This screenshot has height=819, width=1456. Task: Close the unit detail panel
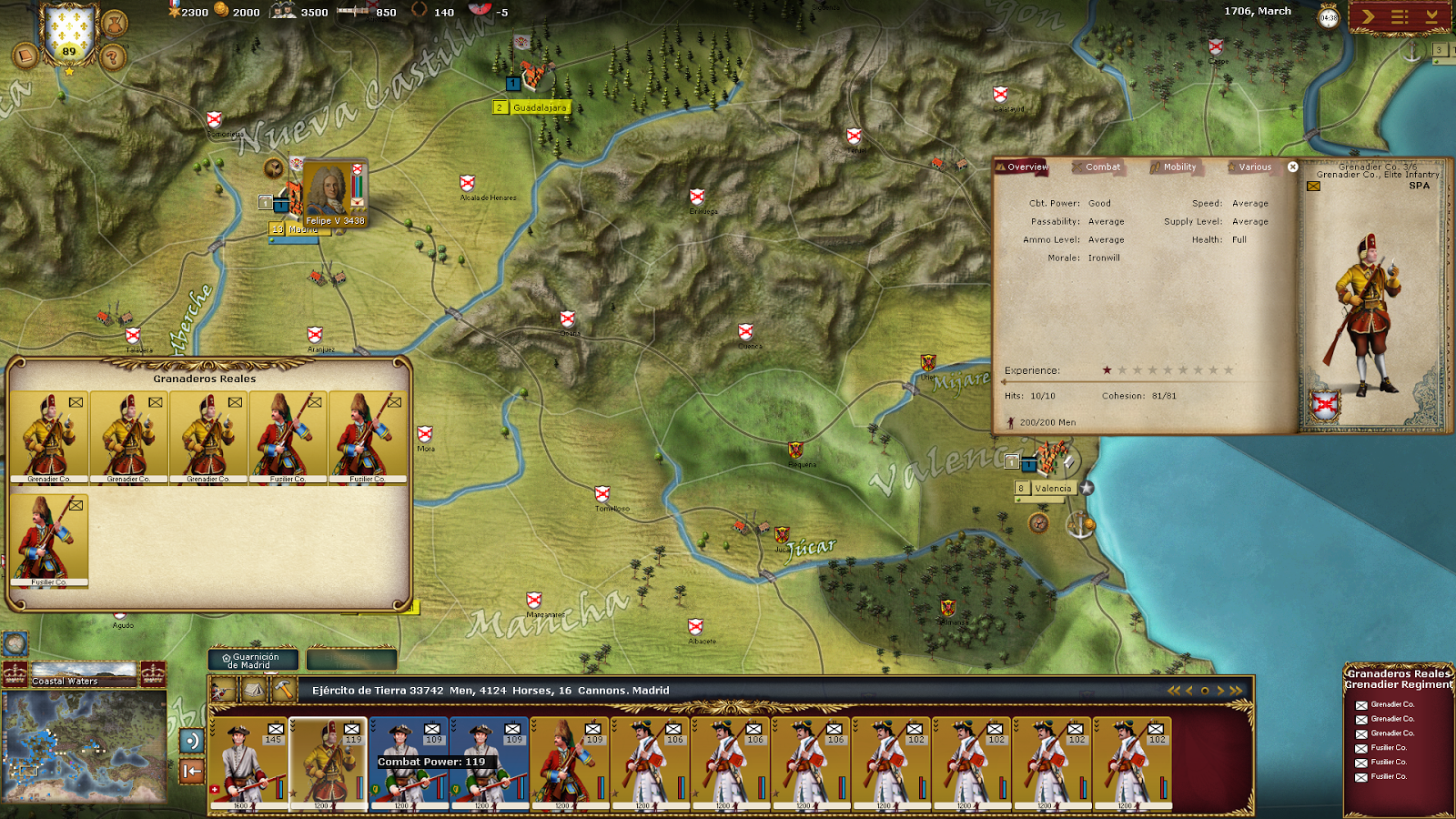coord(1292,167)
